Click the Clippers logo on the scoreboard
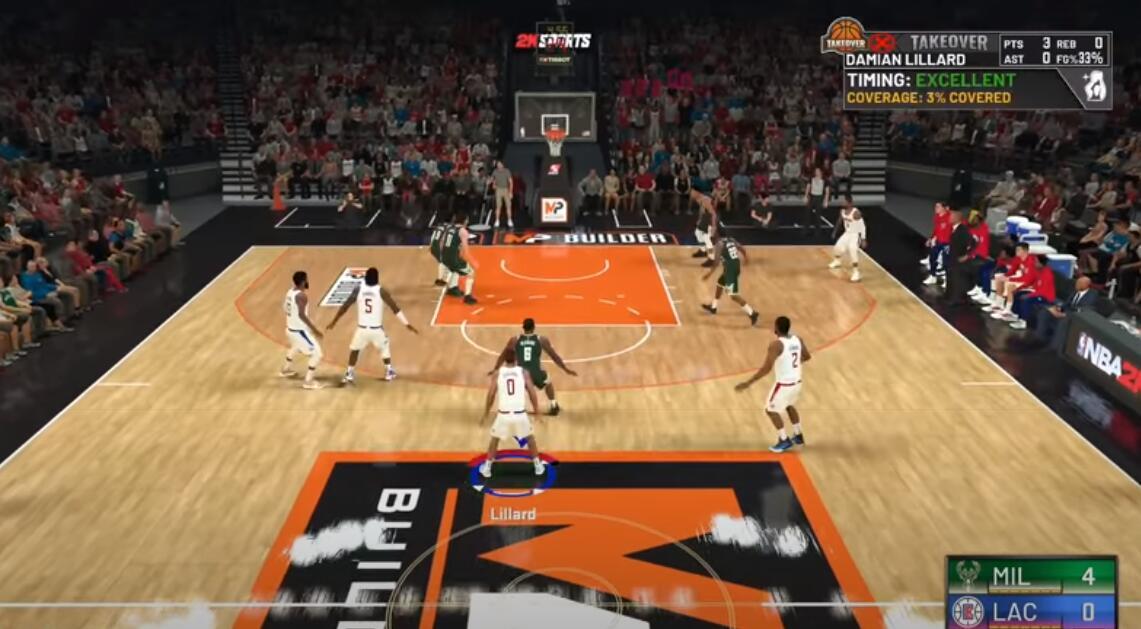1141x629 pixels. (967, 610)
